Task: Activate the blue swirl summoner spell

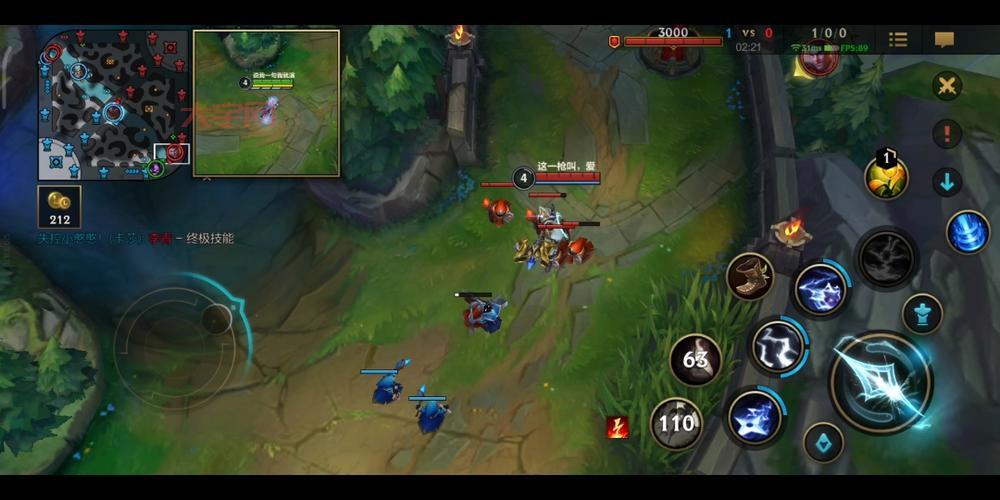Action: pyautogui.click(x=967, y=232)
